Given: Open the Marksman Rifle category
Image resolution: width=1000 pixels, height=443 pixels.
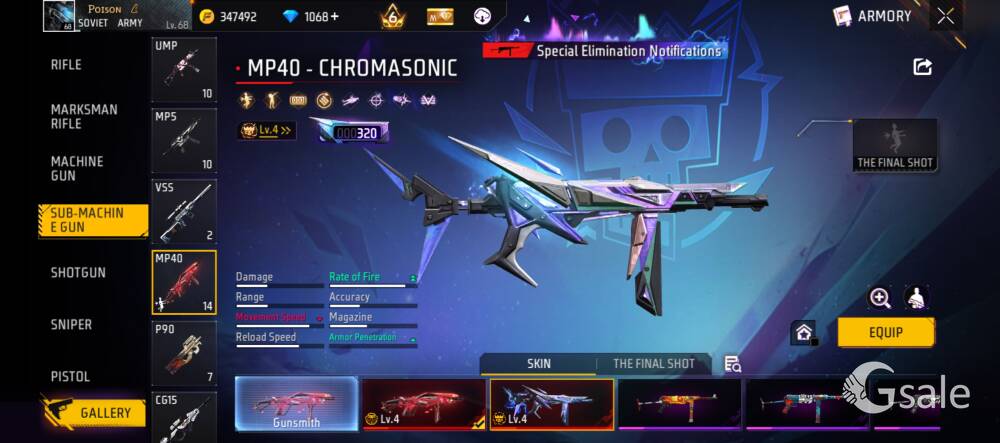Looking at the screenshot, I should [84, 116].
